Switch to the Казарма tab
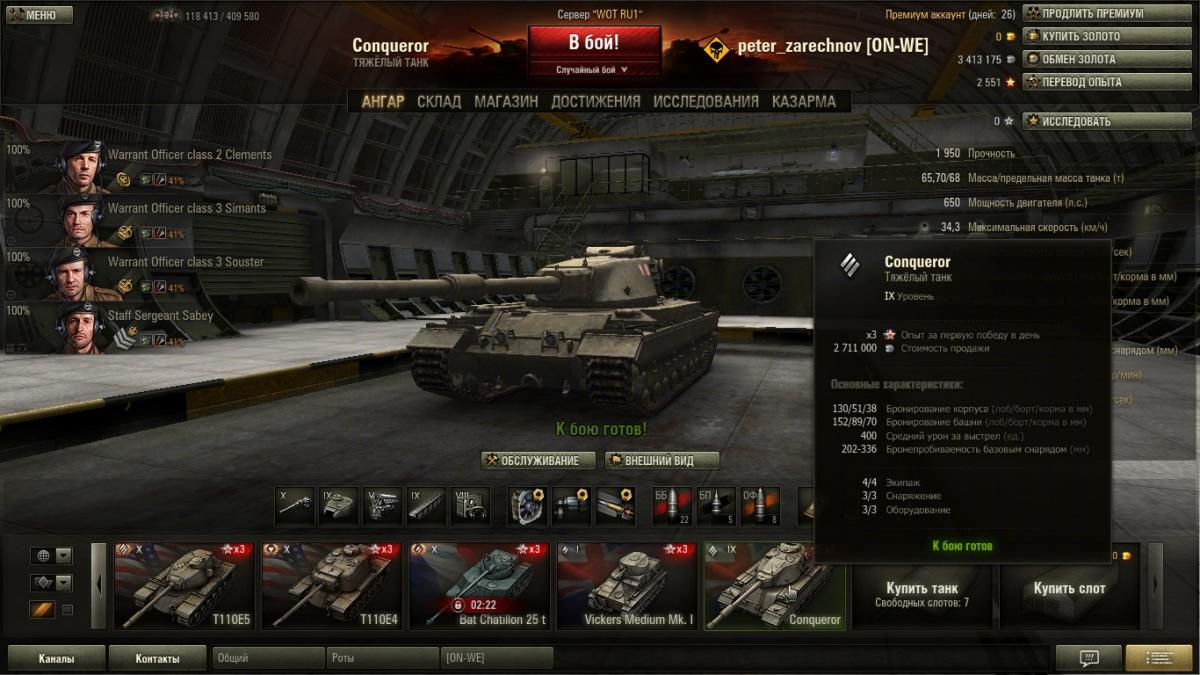The width and height of the screenshot is (1200, 675). click(x=804, y=101)
